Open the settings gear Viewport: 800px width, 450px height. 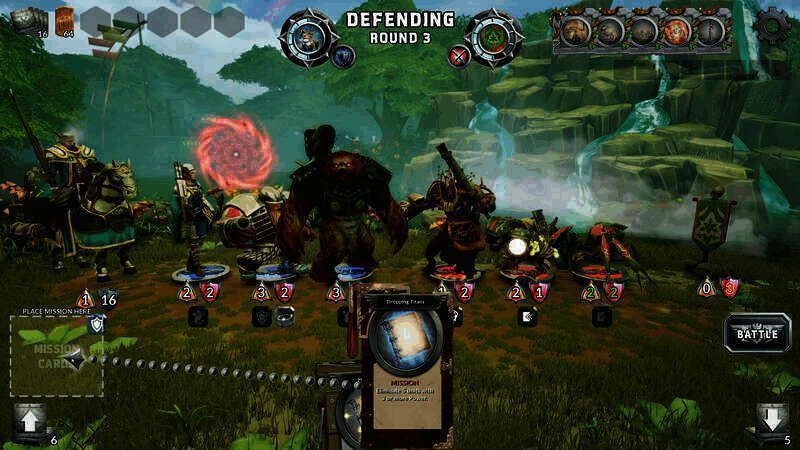[x=771, y=26]
